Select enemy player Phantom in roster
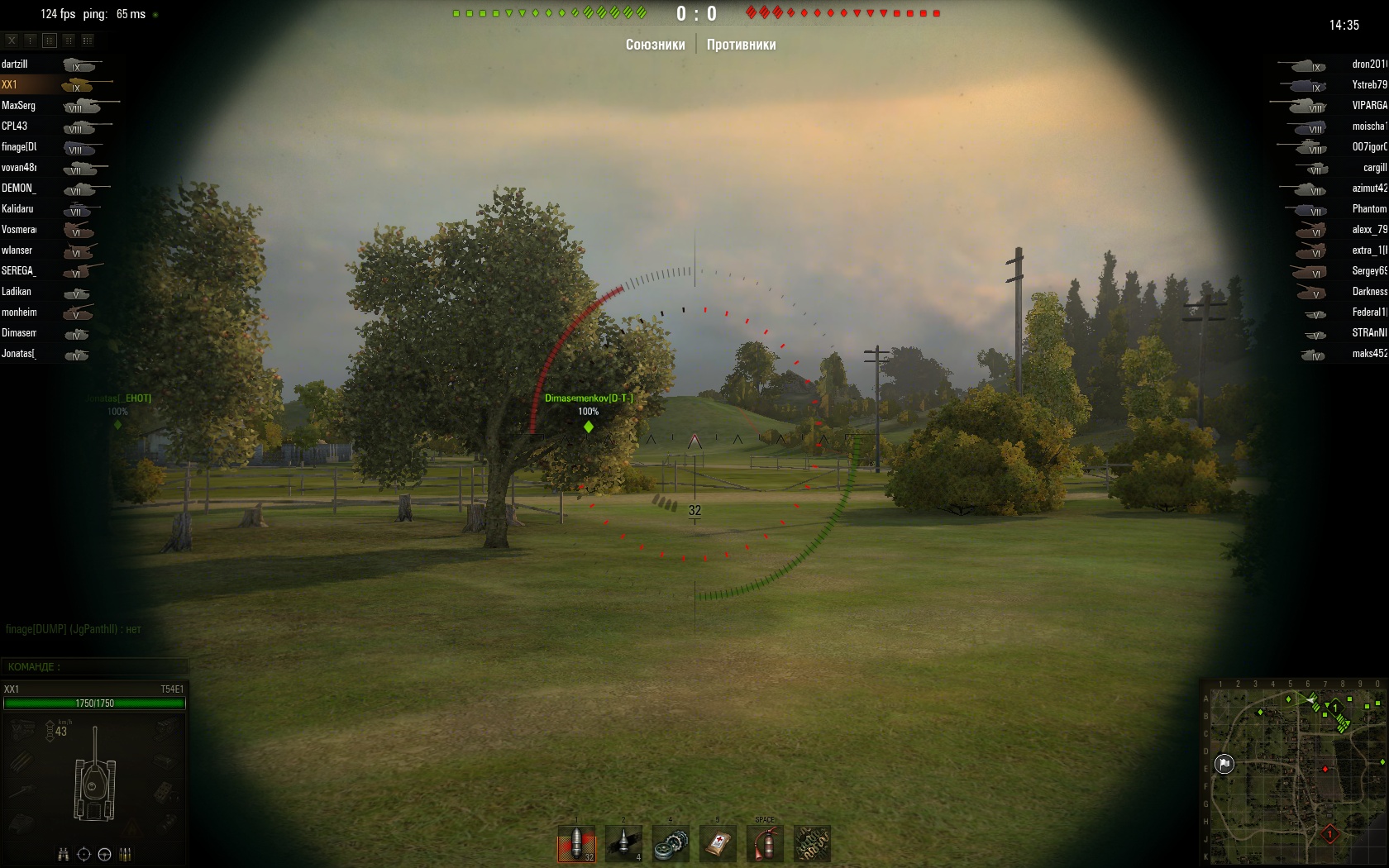1389x868 pixels. tap(1369, 209)
